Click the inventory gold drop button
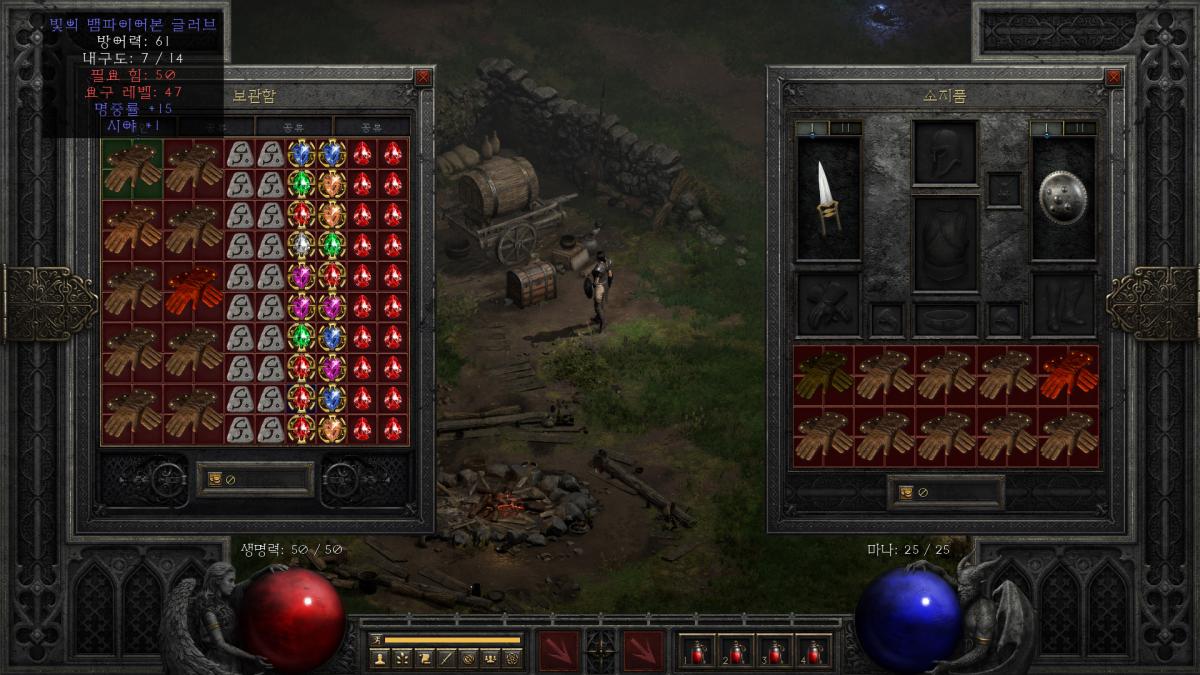 click(x=907, y=492)
